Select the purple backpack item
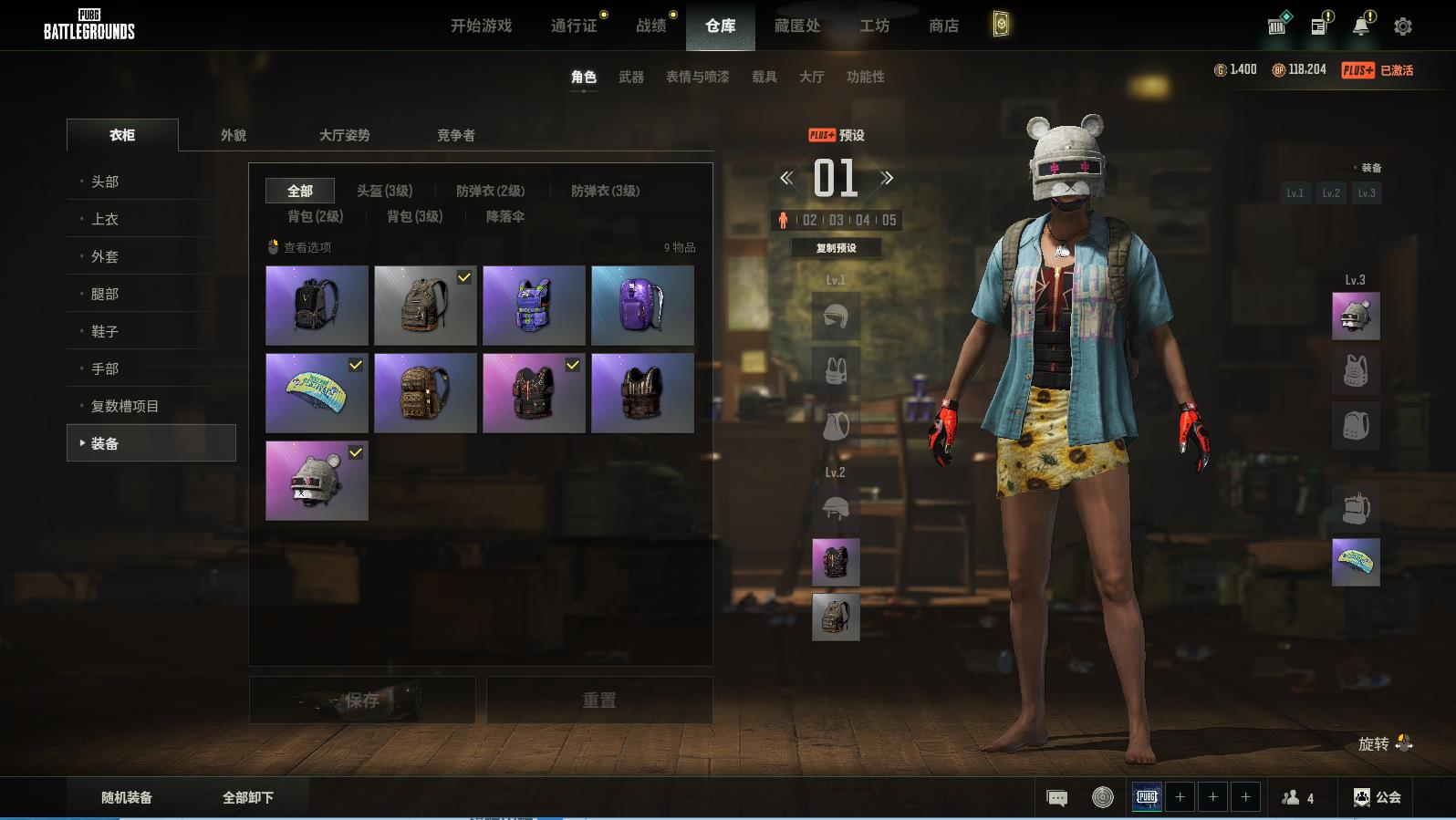1456x820 pixels. [642, 306]
